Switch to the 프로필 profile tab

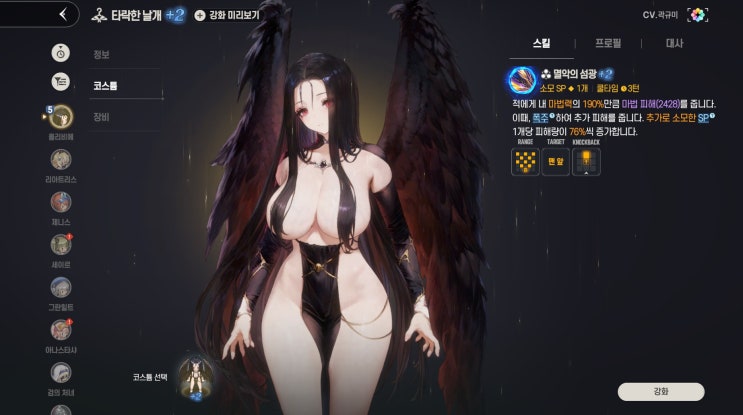(607, 43)
